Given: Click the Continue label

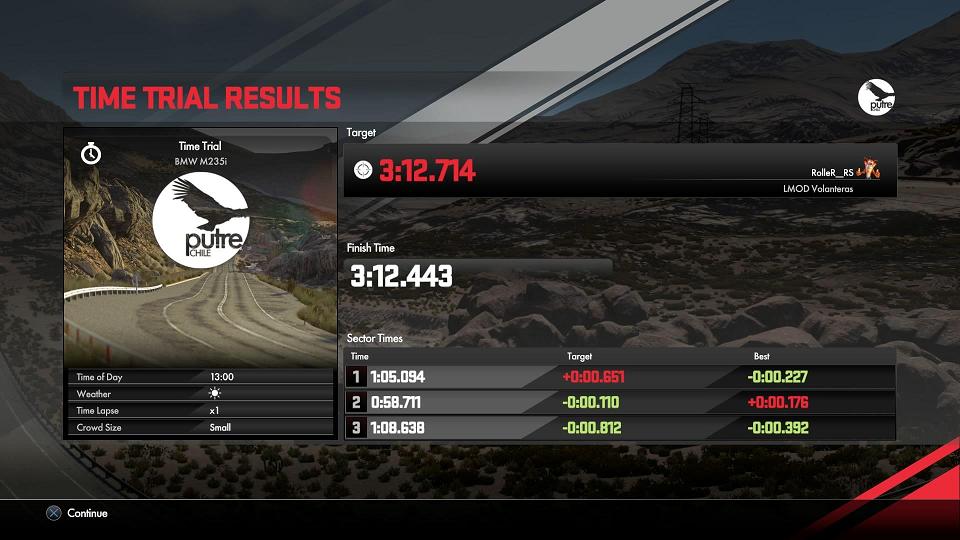Looking at the screenshot, I should (87, 513).
